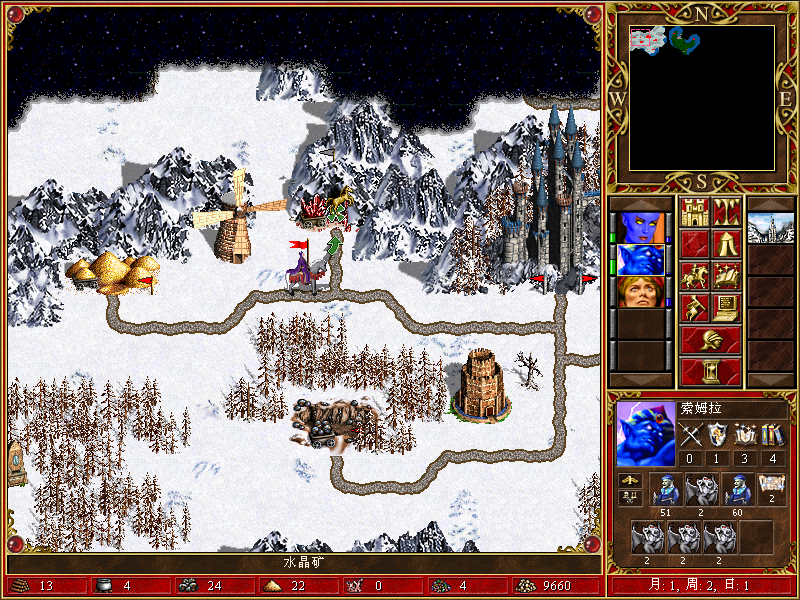
Task: Open the spellbook with sparkling book icon
Action: pos(726,275)
